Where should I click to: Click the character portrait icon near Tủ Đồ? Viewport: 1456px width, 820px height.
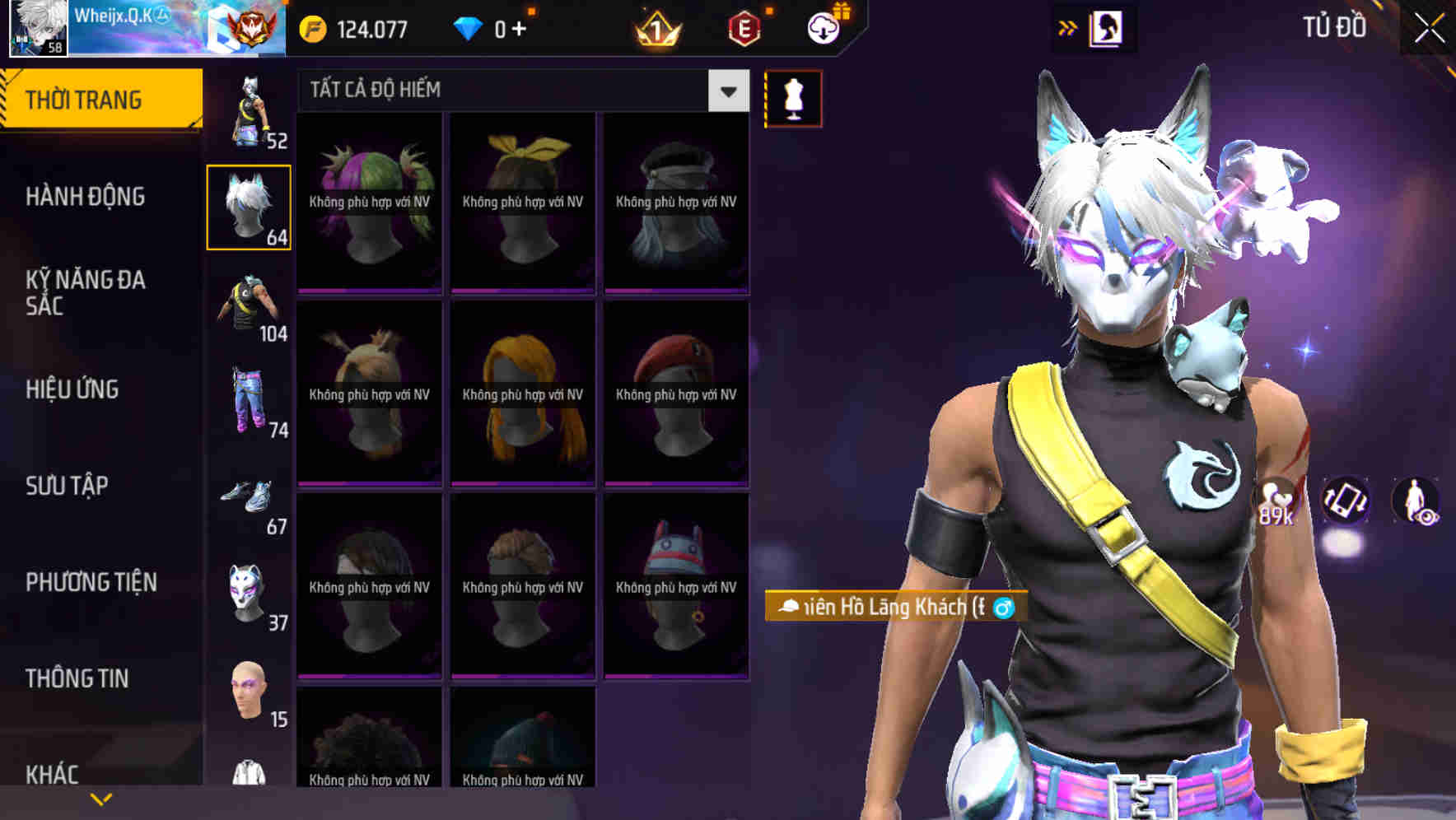tap(1107, 26)
